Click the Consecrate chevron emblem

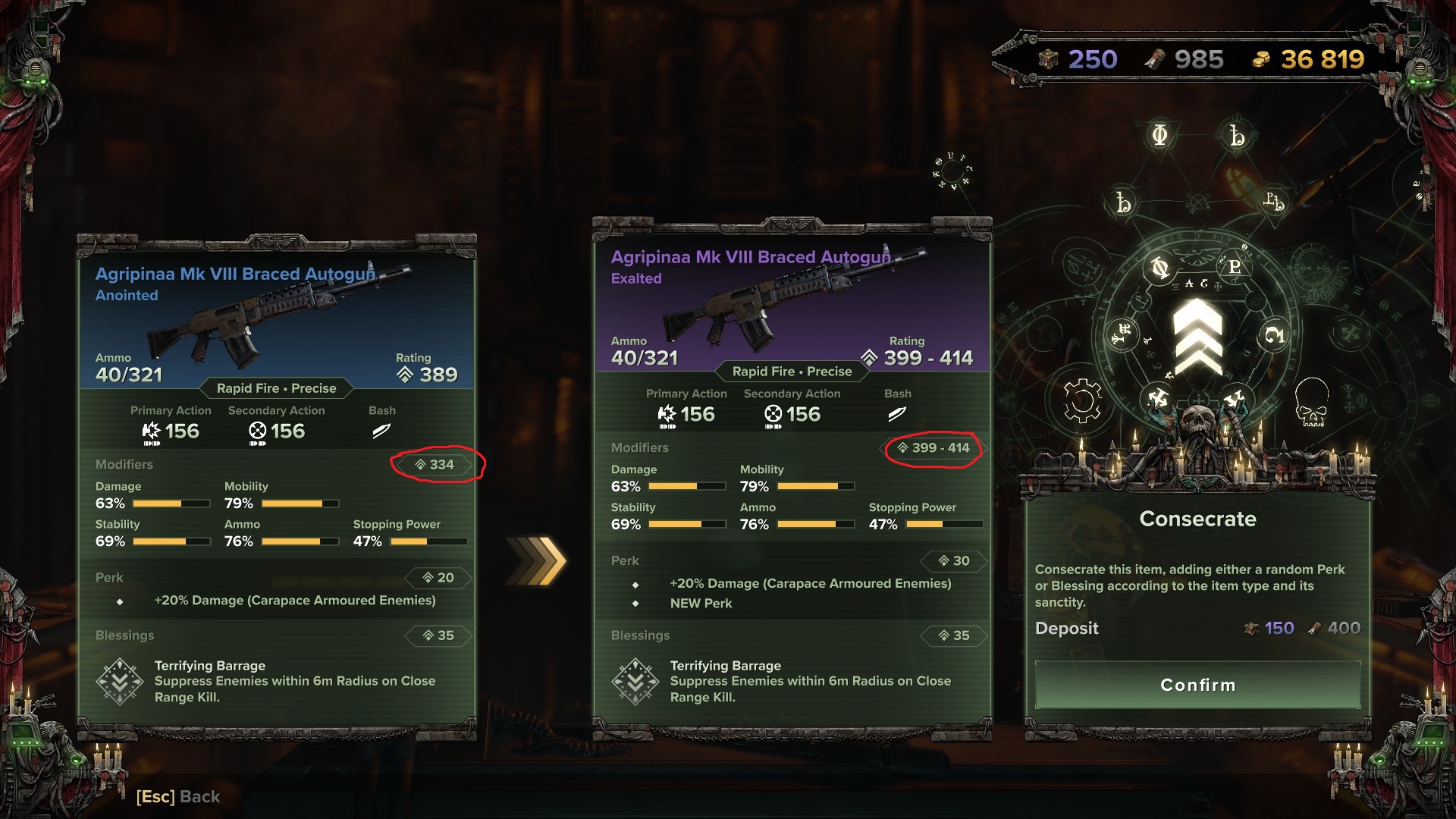point(1197,337)
